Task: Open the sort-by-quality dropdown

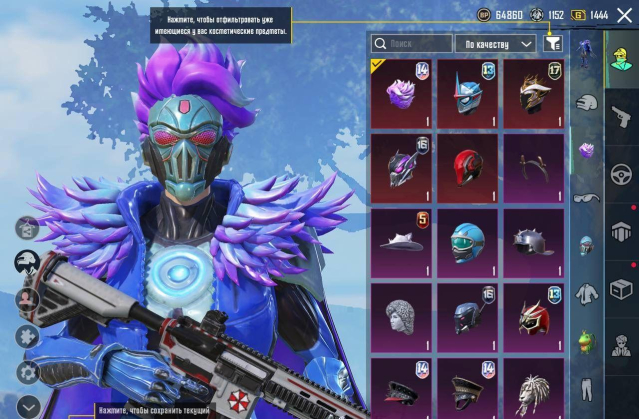Action: click(x=497, y=44)
